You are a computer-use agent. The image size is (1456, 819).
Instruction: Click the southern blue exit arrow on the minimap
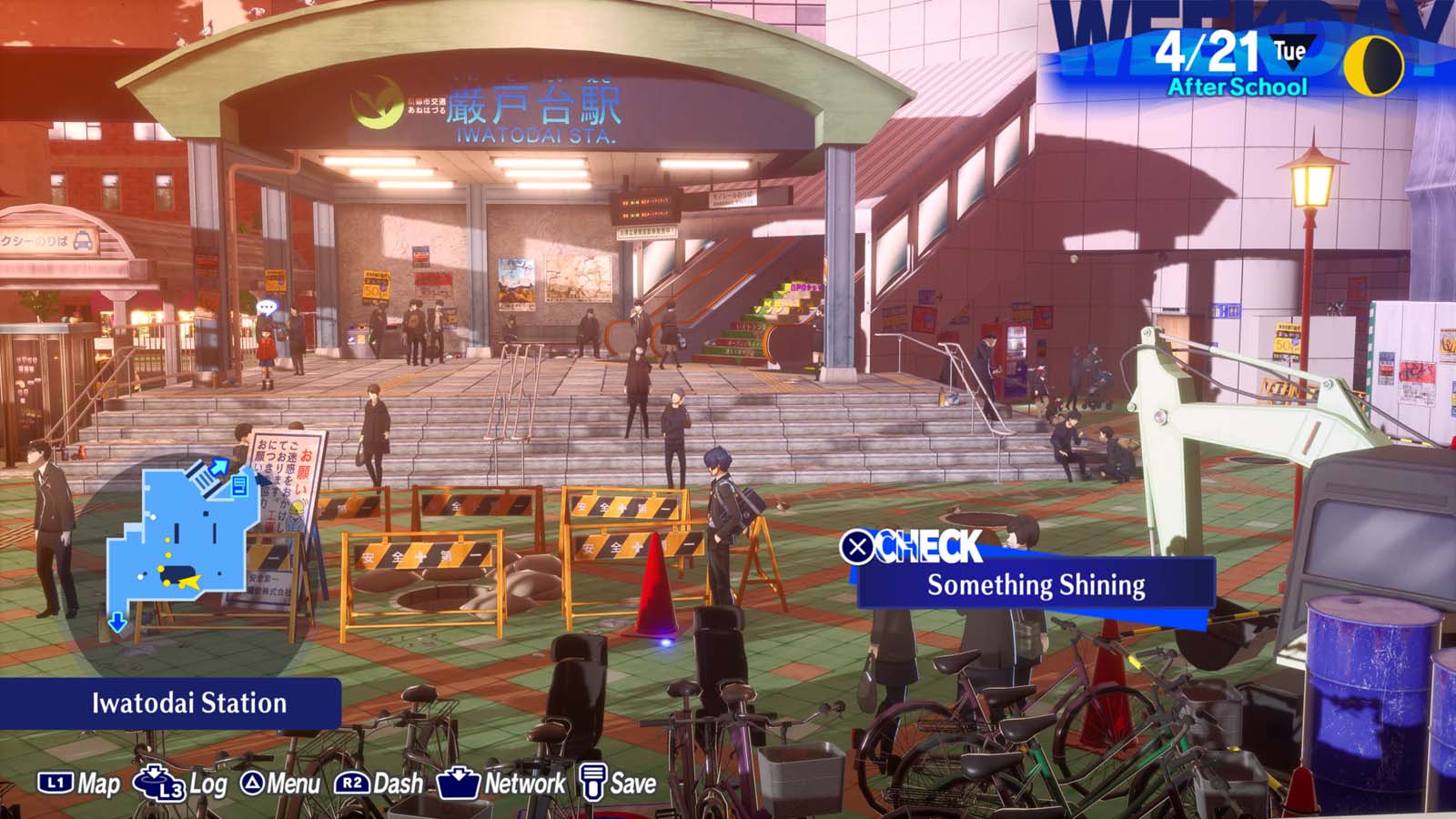pos(116,622)
